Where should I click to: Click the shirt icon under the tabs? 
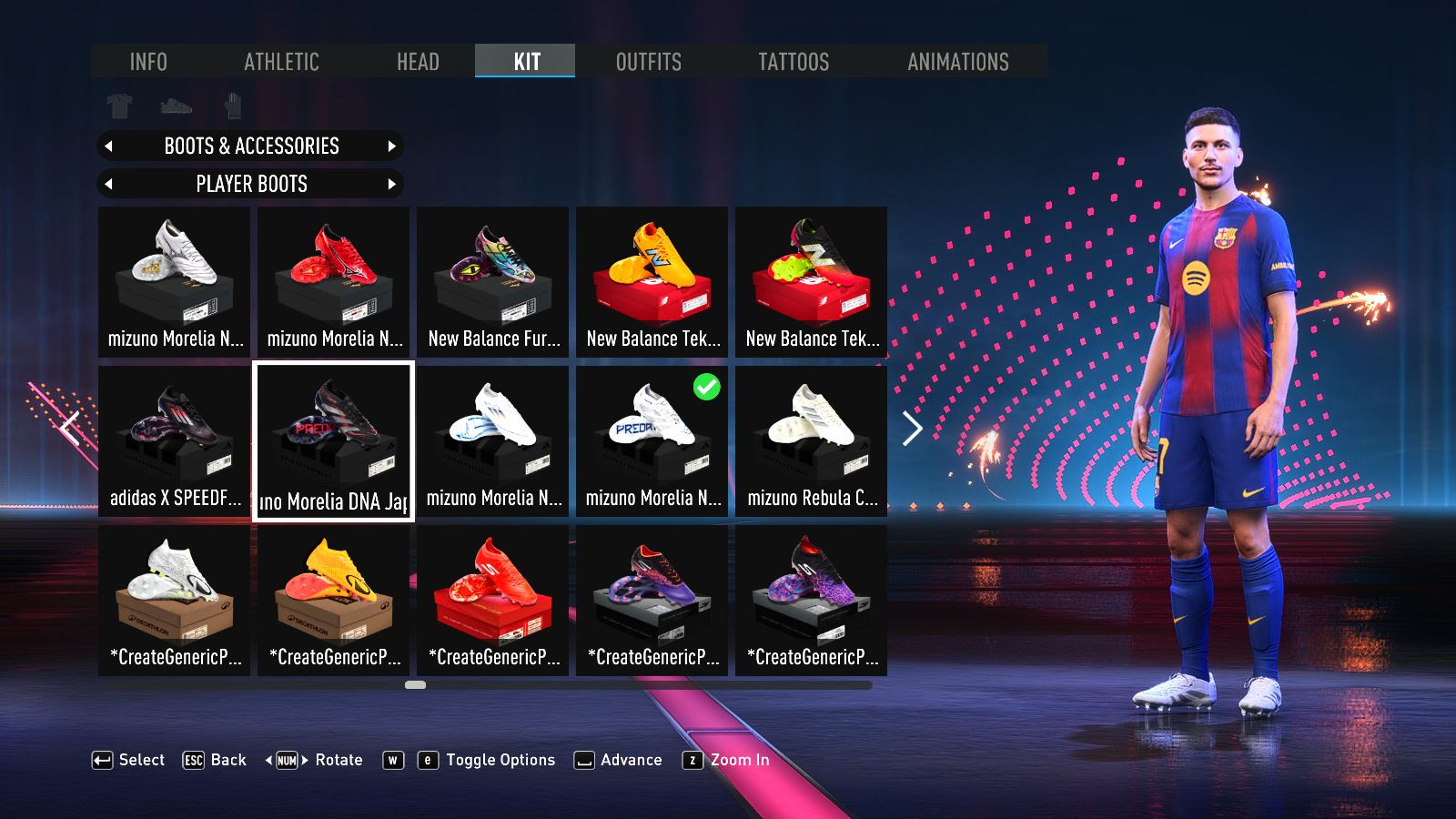pyautogui.click(x=119, y=106)
